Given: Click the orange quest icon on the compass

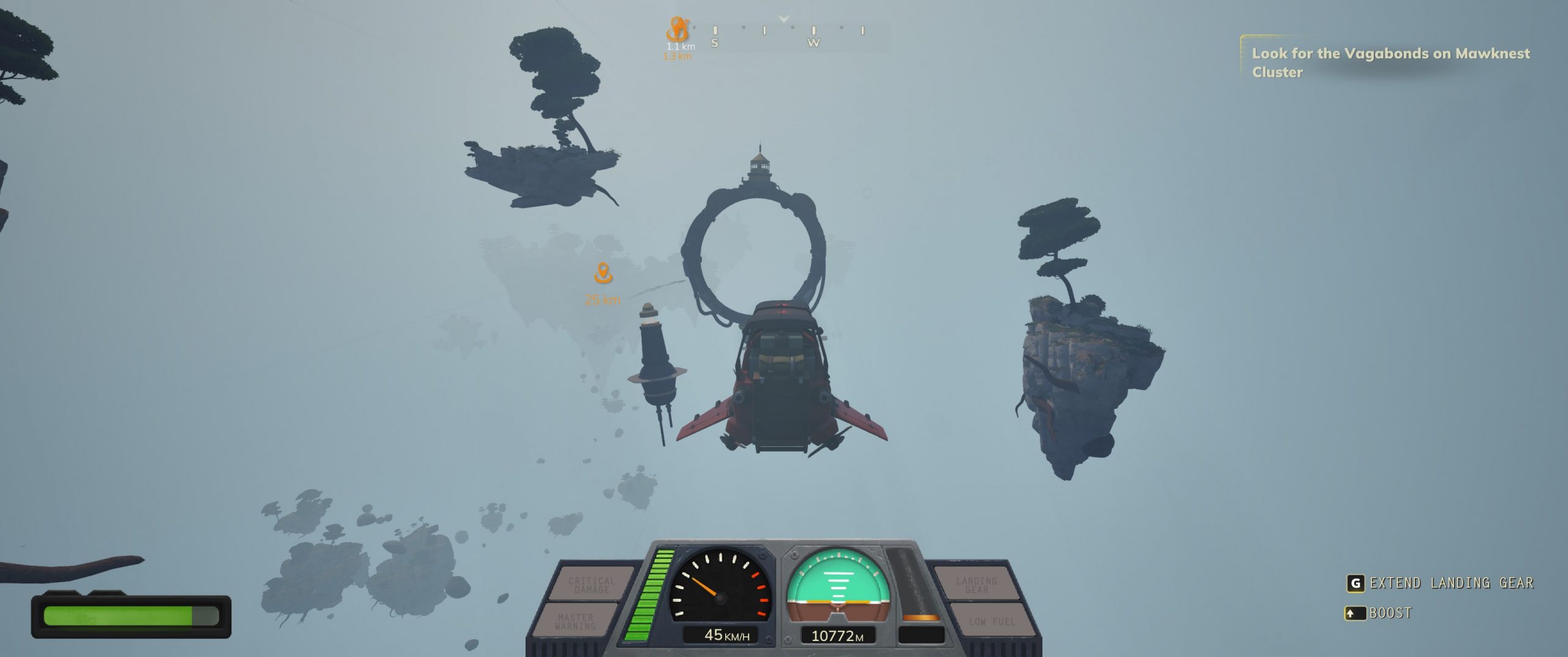Looking at the screenshot, I should [x=677, y=29].
